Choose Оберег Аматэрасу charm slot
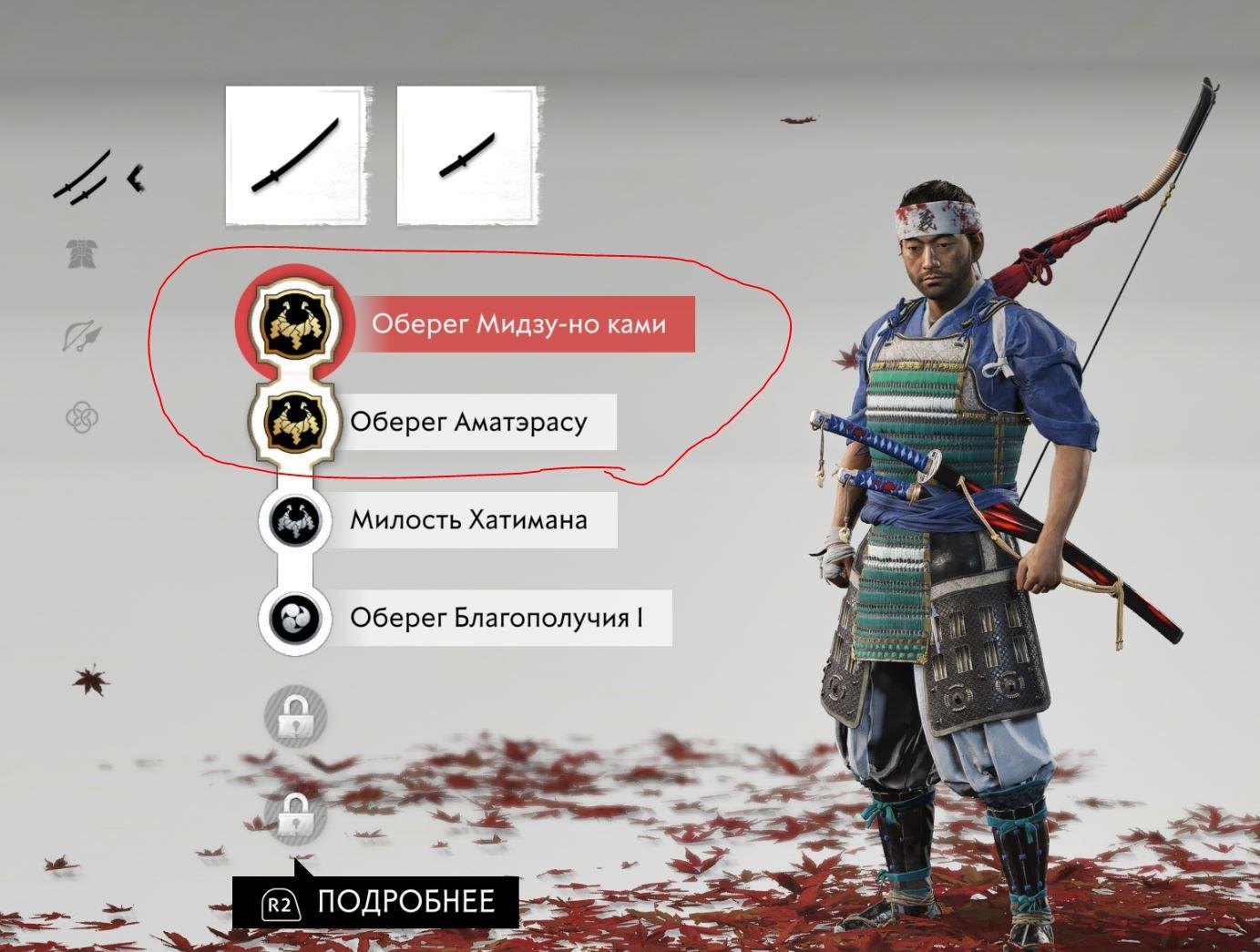 468,422
